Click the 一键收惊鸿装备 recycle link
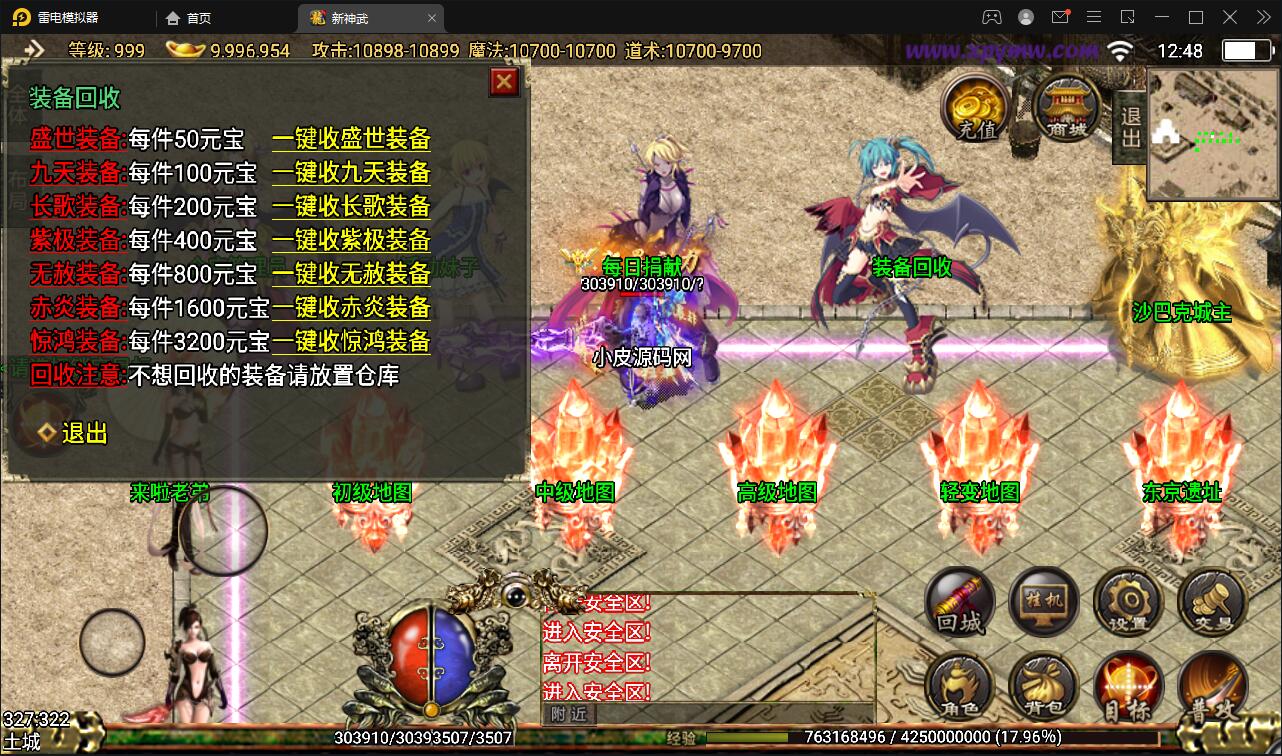The image size is (1282, 756). (x=350, y=342)
